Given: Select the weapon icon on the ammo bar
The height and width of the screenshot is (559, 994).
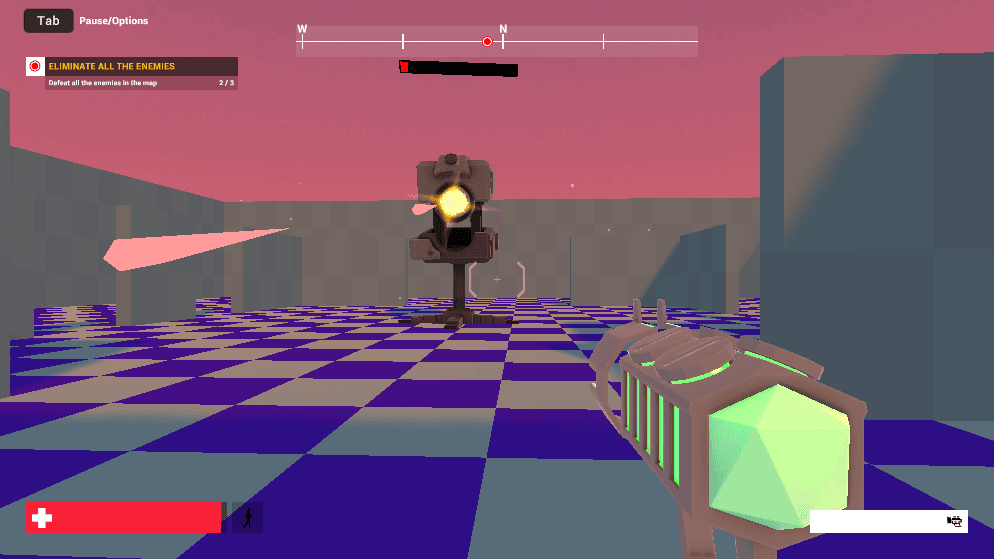Looking at the screenshot, I should [955, 521].
